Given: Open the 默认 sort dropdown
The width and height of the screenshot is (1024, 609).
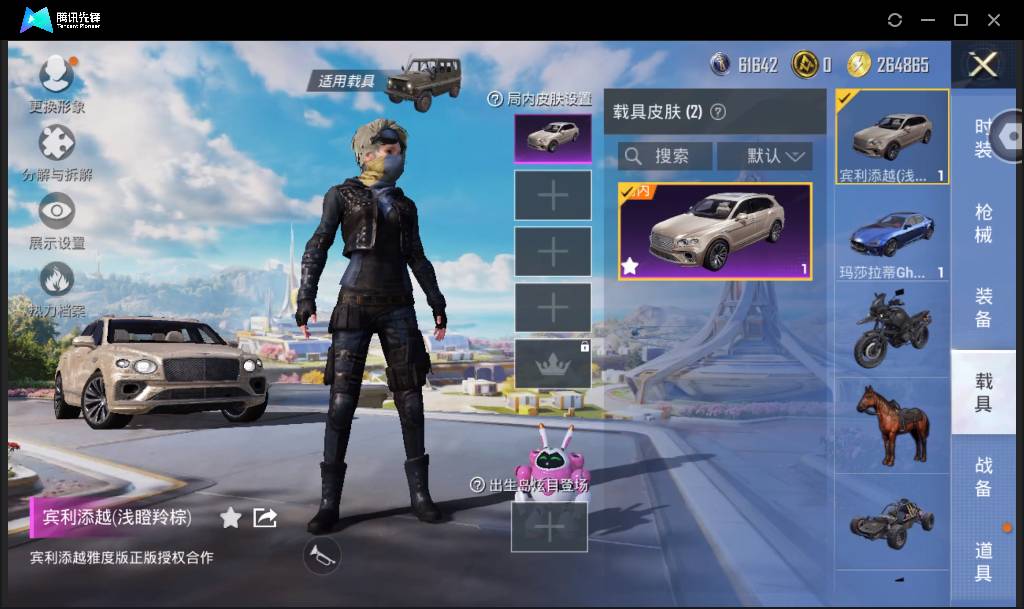Looking at the screenshot, I should pos(776,156).
